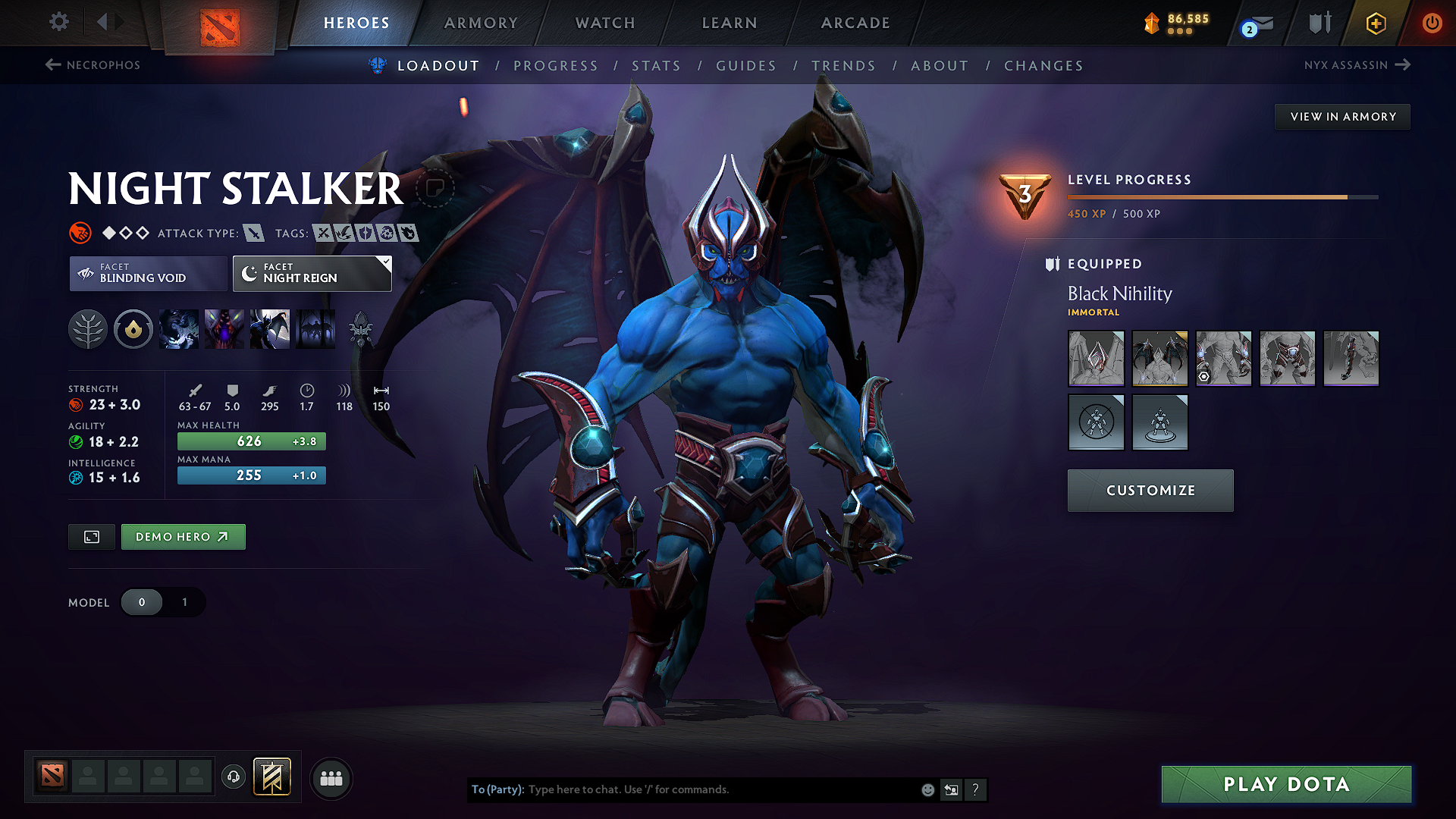This screenshot has height=819, width=1456.
Task: Expand the Night Reign facet dropdown
Action: [311, 274]
